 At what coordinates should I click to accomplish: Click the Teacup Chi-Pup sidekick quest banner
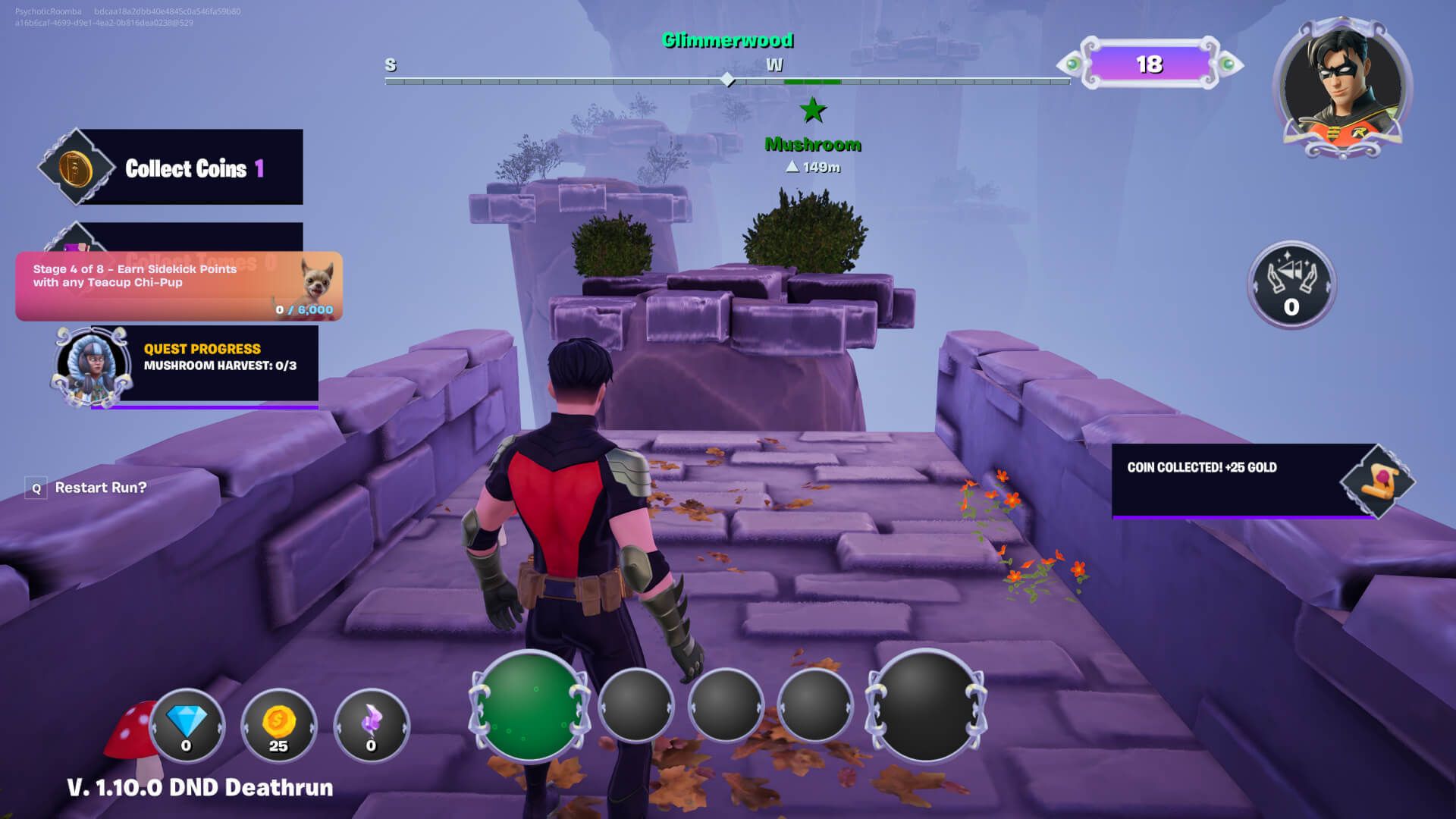[x=179, y=286]
